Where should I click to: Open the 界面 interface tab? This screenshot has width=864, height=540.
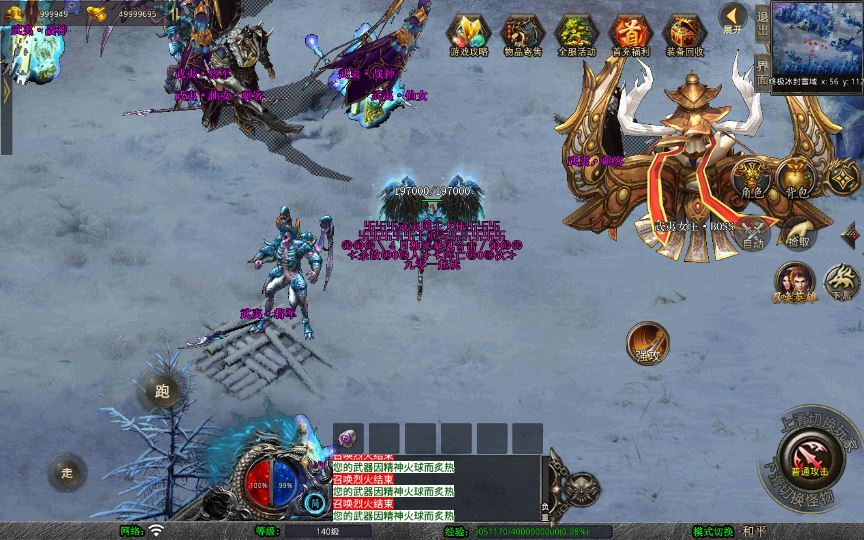[763, 72]
